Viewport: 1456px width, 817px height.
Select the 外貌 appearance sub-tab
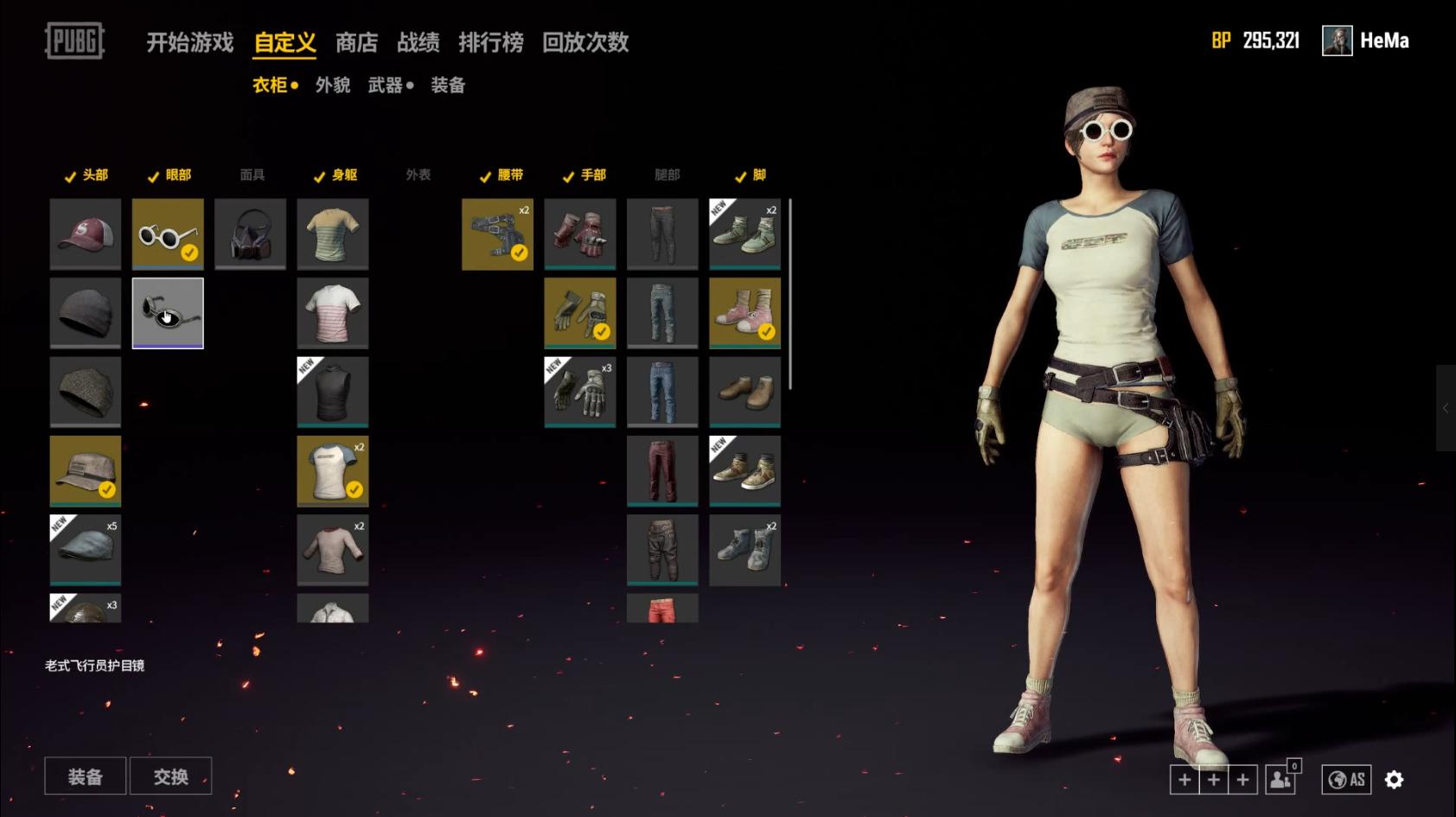pyautogui.click(x=332, y=85)
